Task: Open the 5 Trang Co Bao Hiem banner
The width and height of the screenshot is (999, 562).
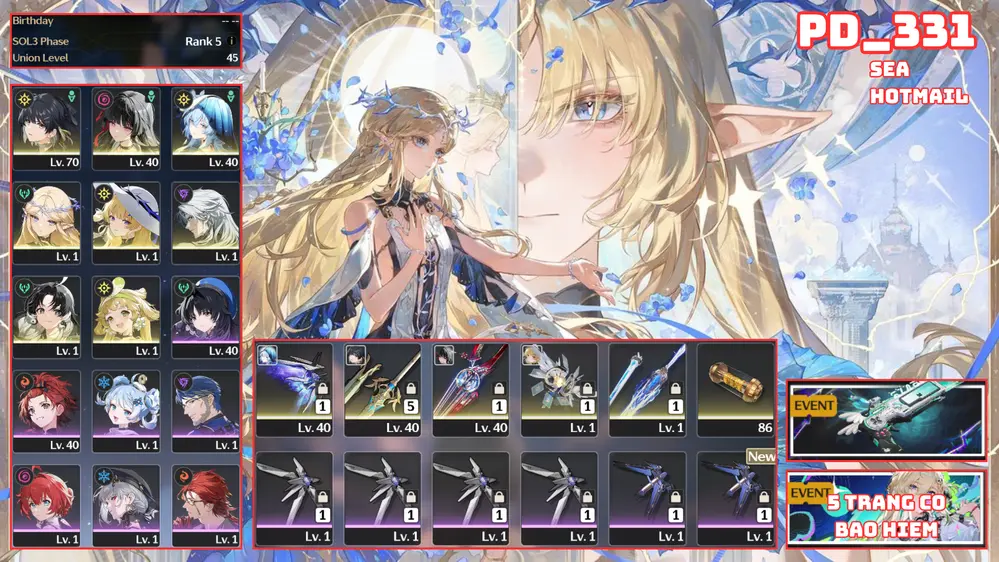Action: point(886,509)
